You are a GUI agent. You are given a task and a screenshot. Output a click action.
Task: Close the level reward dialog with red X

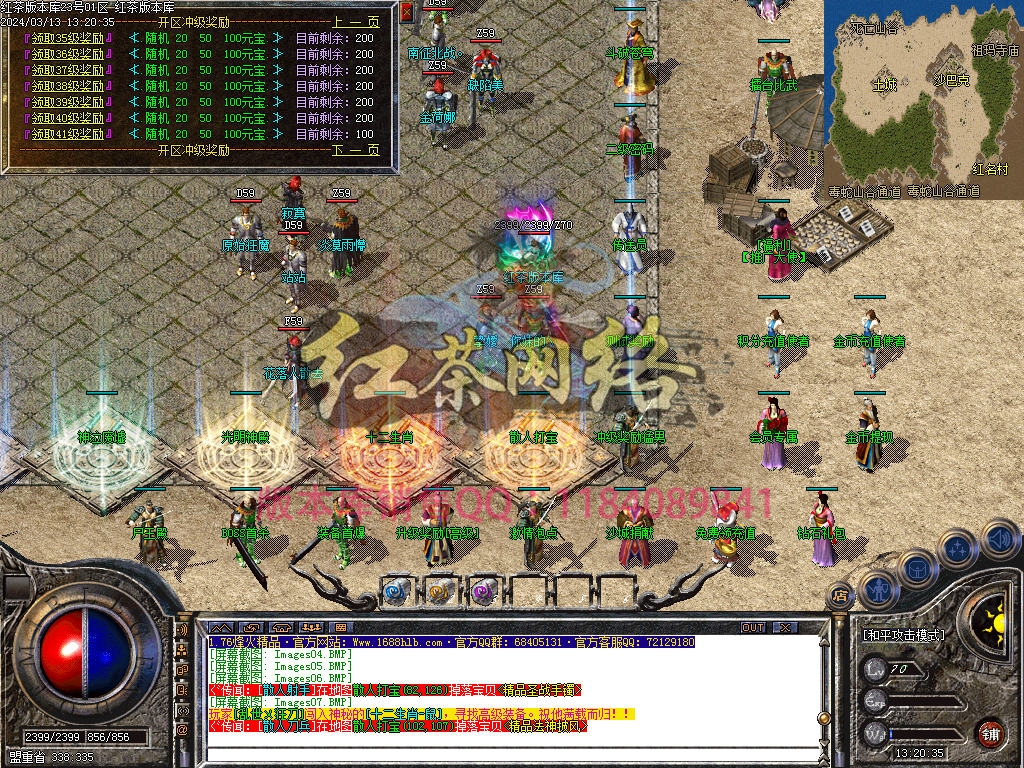407,12
